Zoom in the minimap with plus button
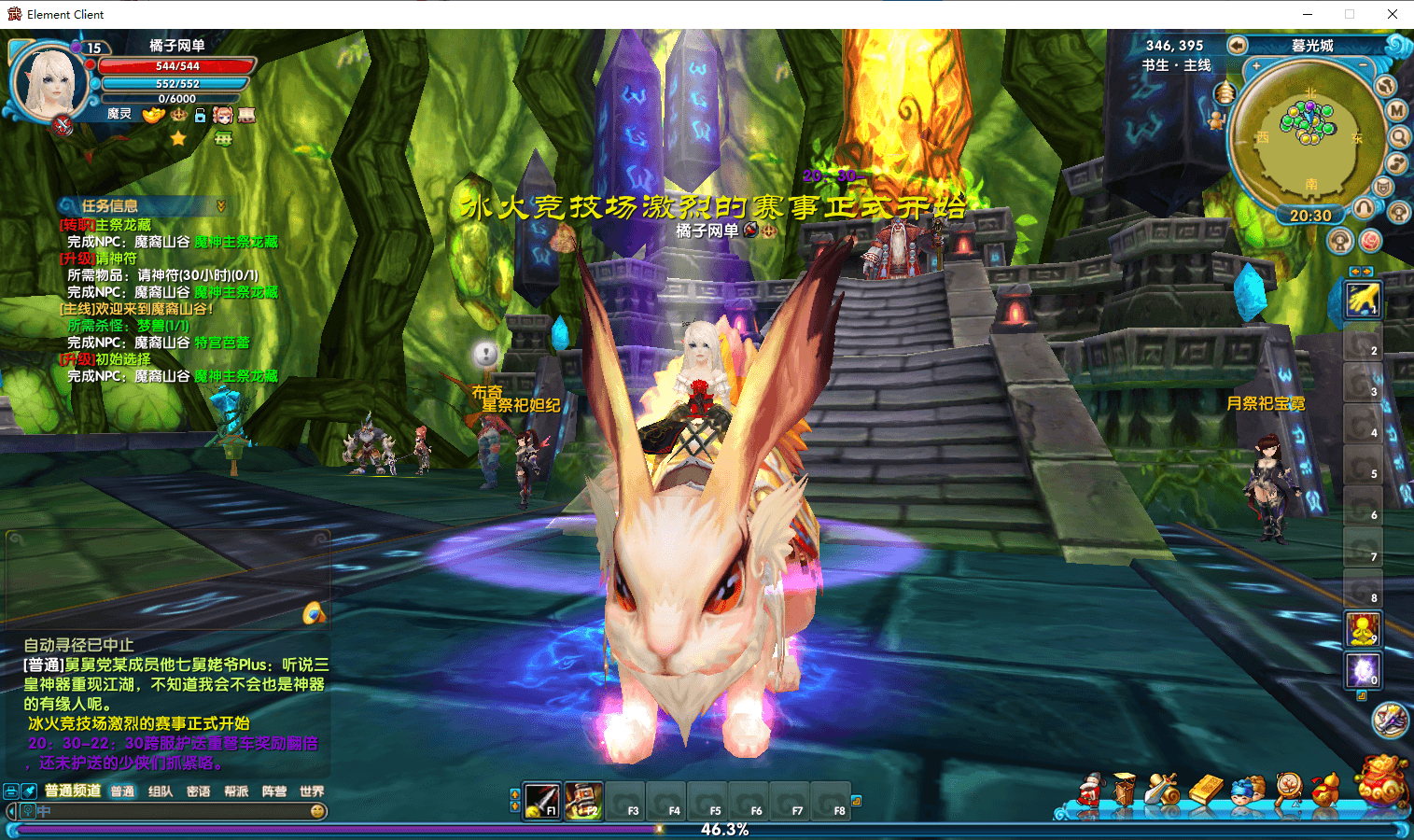 click(1256, 66)
